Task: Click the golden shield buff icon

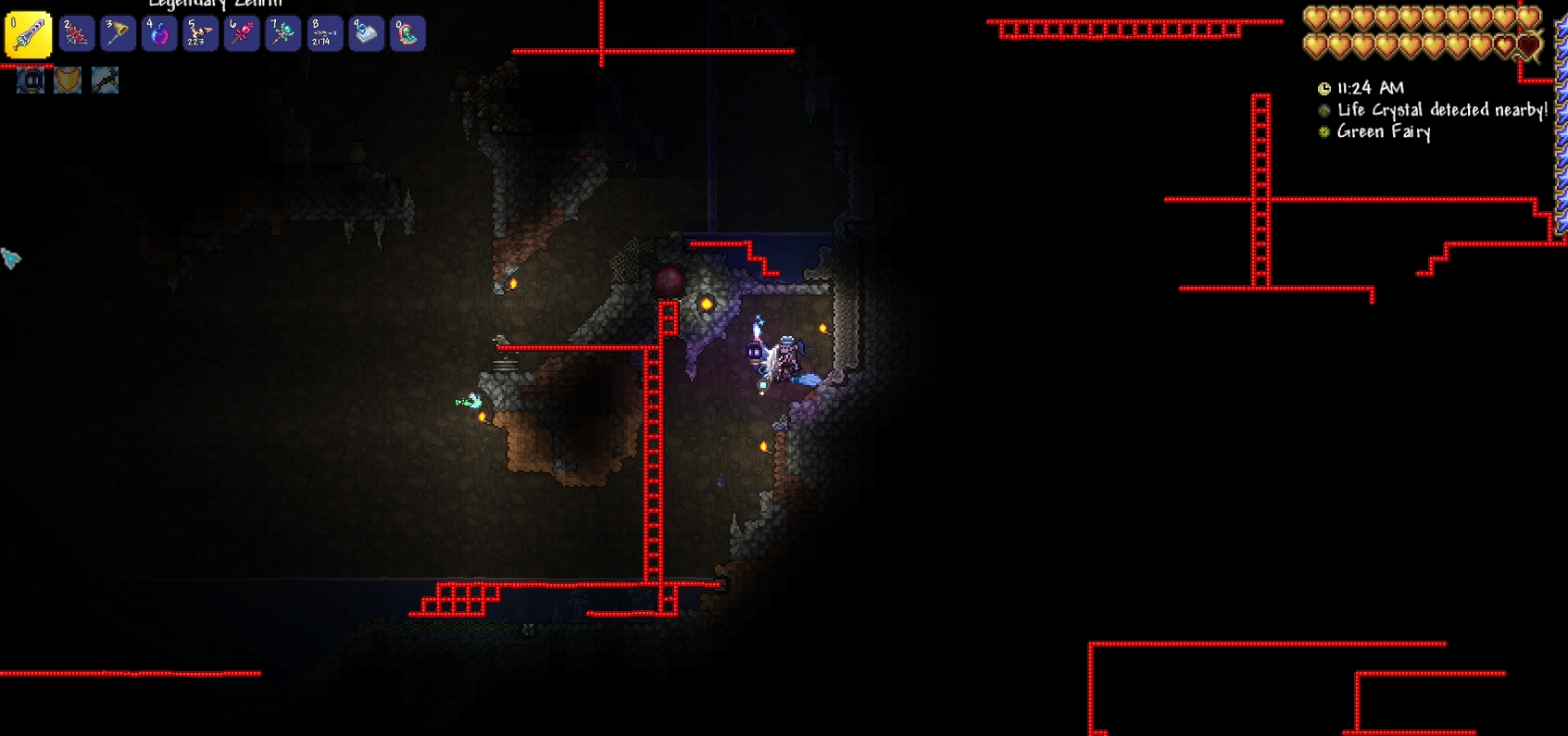Action: (x=68, y=81)
